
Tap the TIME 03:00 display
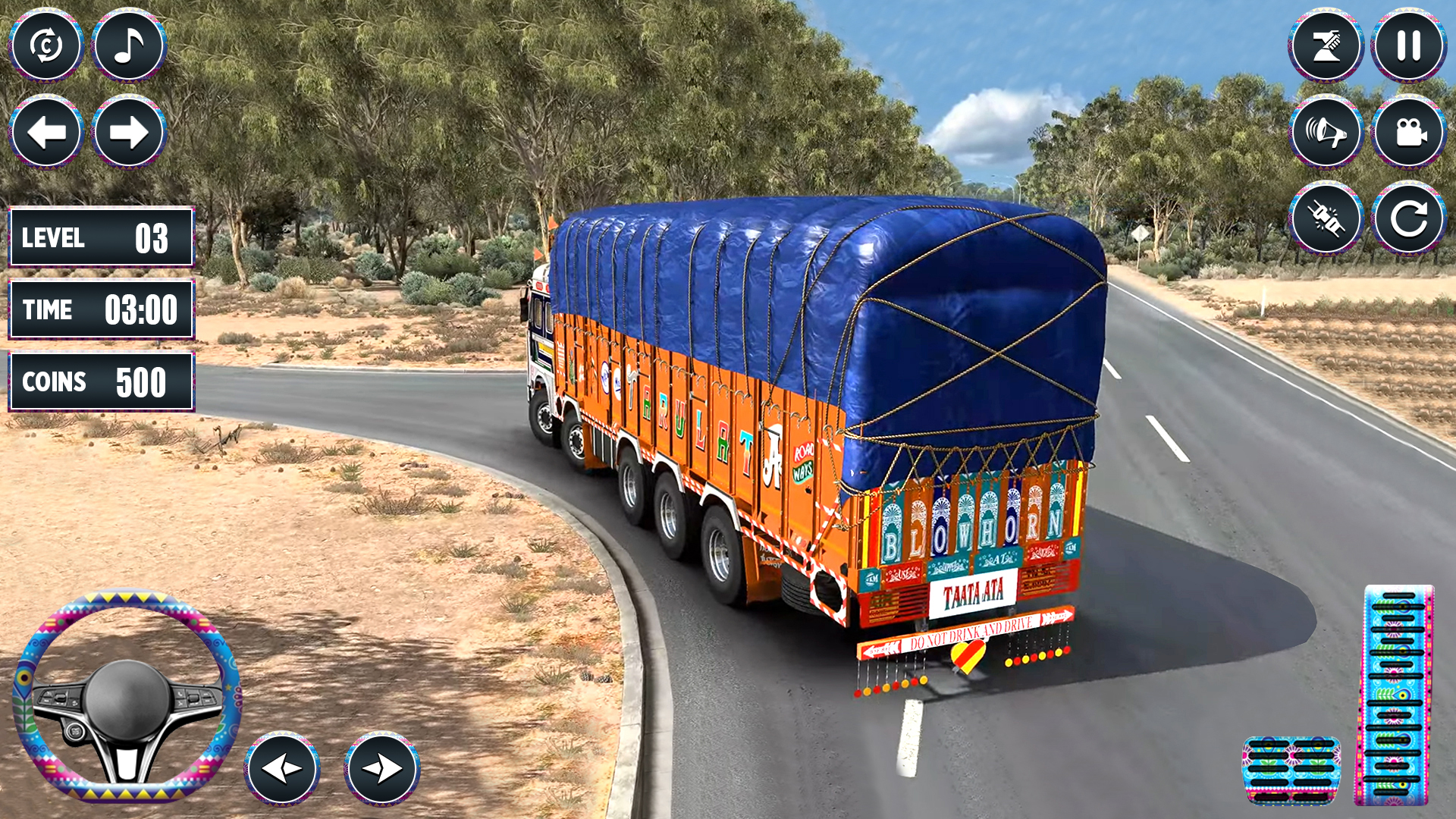tap(101, 309)
